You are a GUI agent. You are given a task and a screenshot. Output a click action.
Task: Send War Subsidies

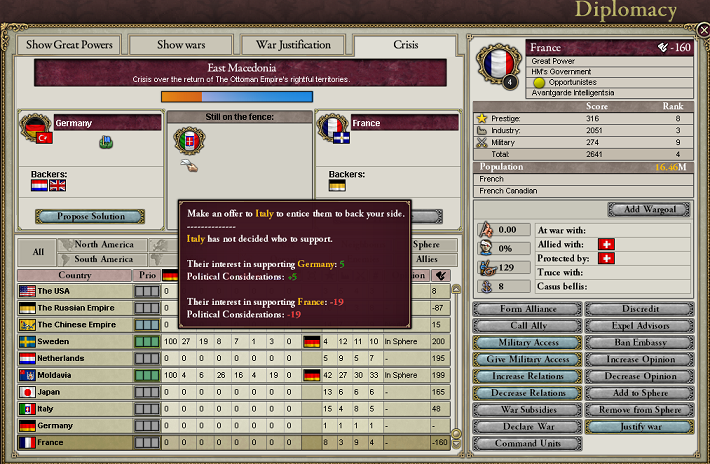click(528, 410)
